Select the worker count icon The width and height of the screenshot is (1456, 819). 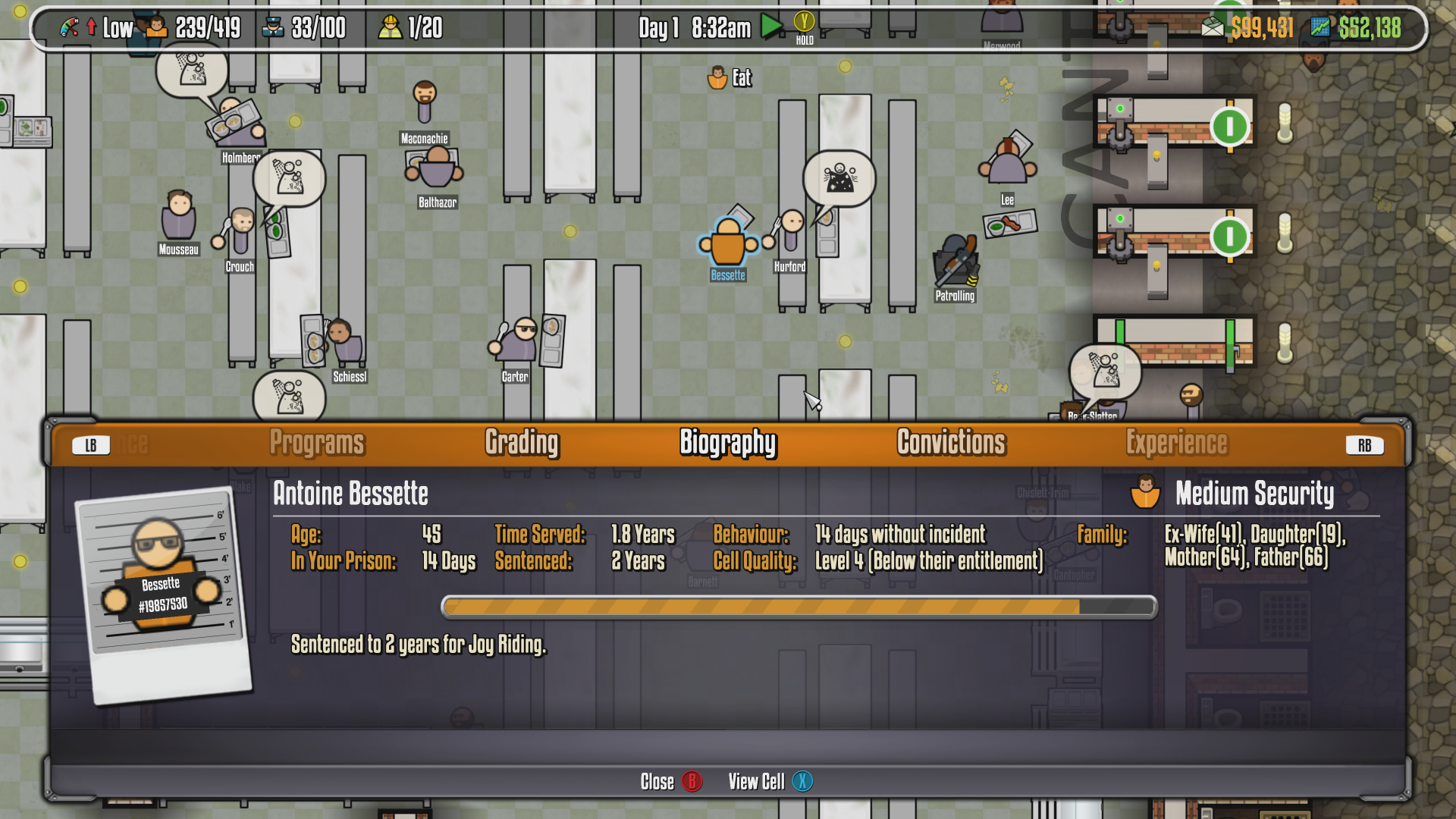pos(390,27)
